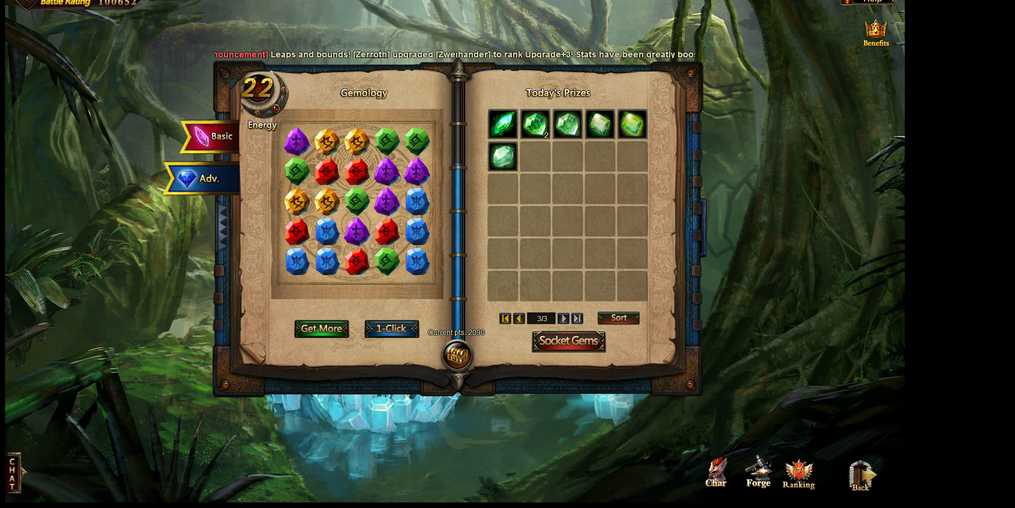Go to the next prizes page

click(563, 319)
